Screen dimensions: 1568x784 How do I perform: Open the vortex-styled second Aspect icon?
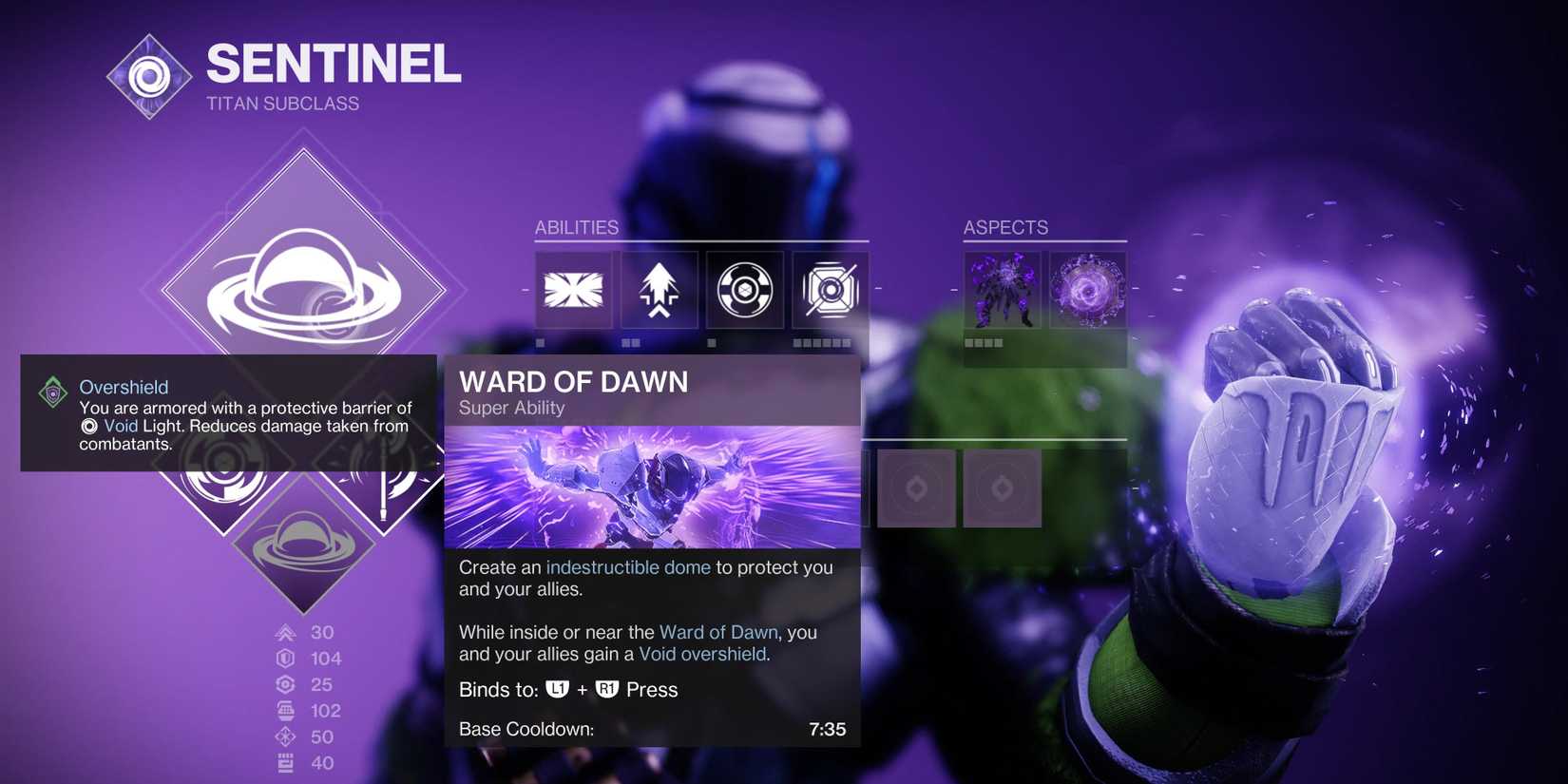1088,290
